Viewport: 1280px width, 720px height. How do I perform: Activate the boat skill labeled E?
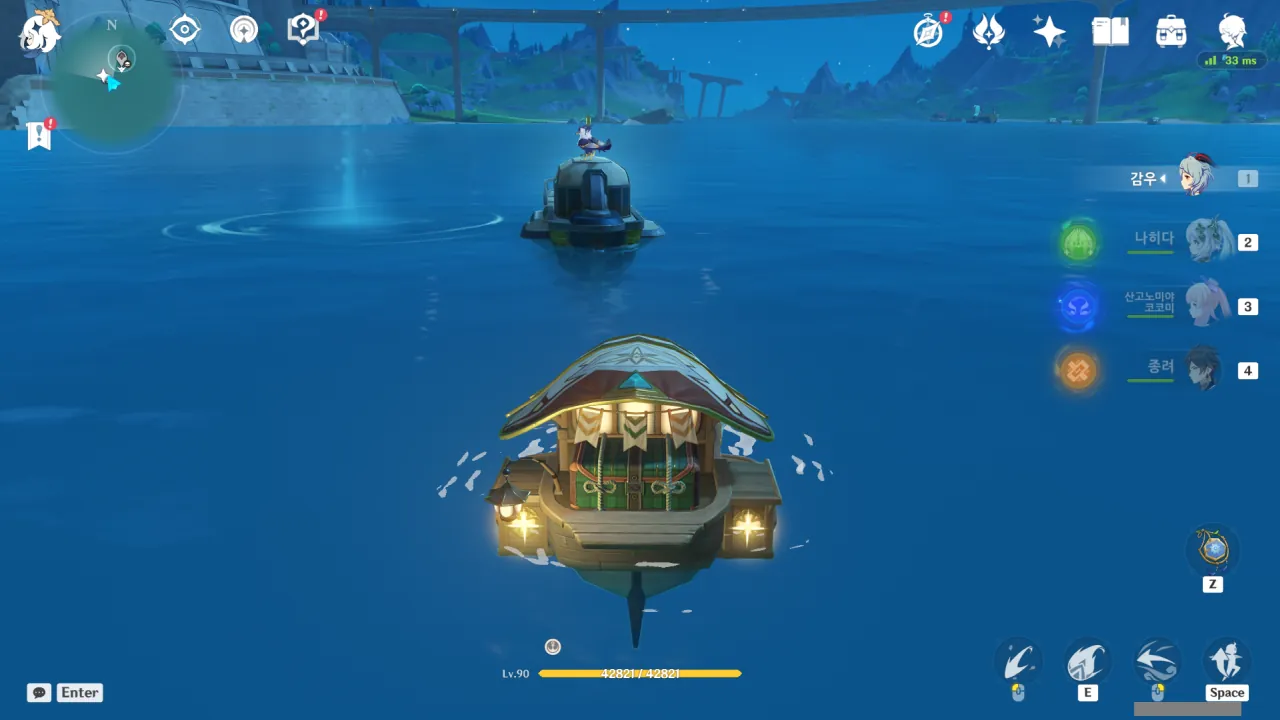point(1087,662)
